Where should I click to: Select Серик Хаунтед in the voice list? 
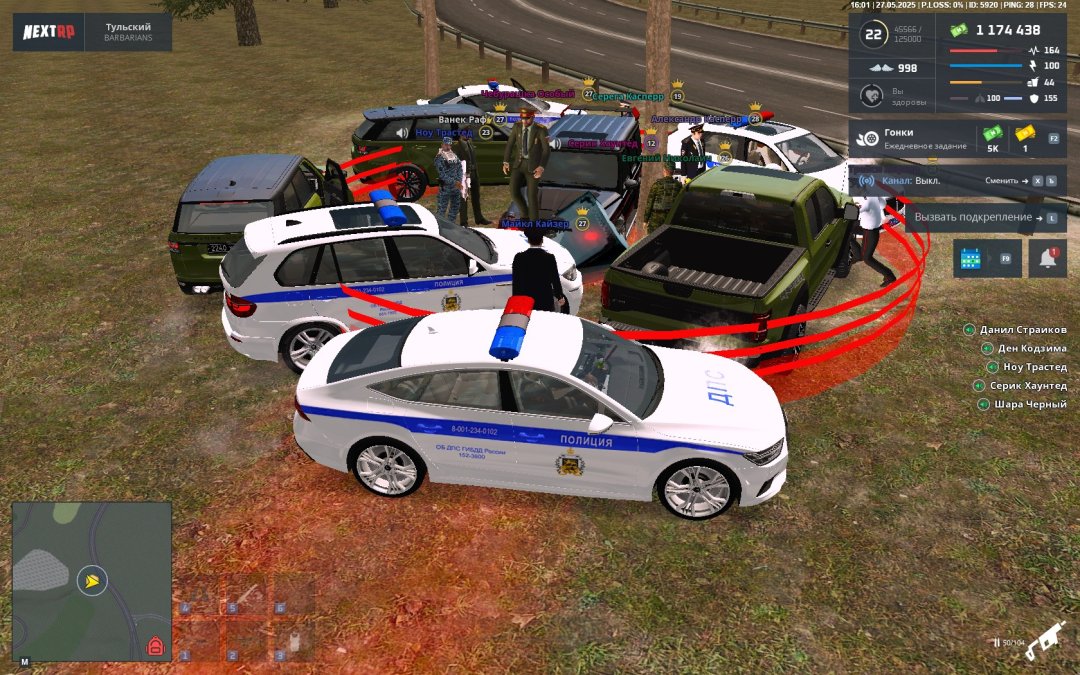[1027, 386]
